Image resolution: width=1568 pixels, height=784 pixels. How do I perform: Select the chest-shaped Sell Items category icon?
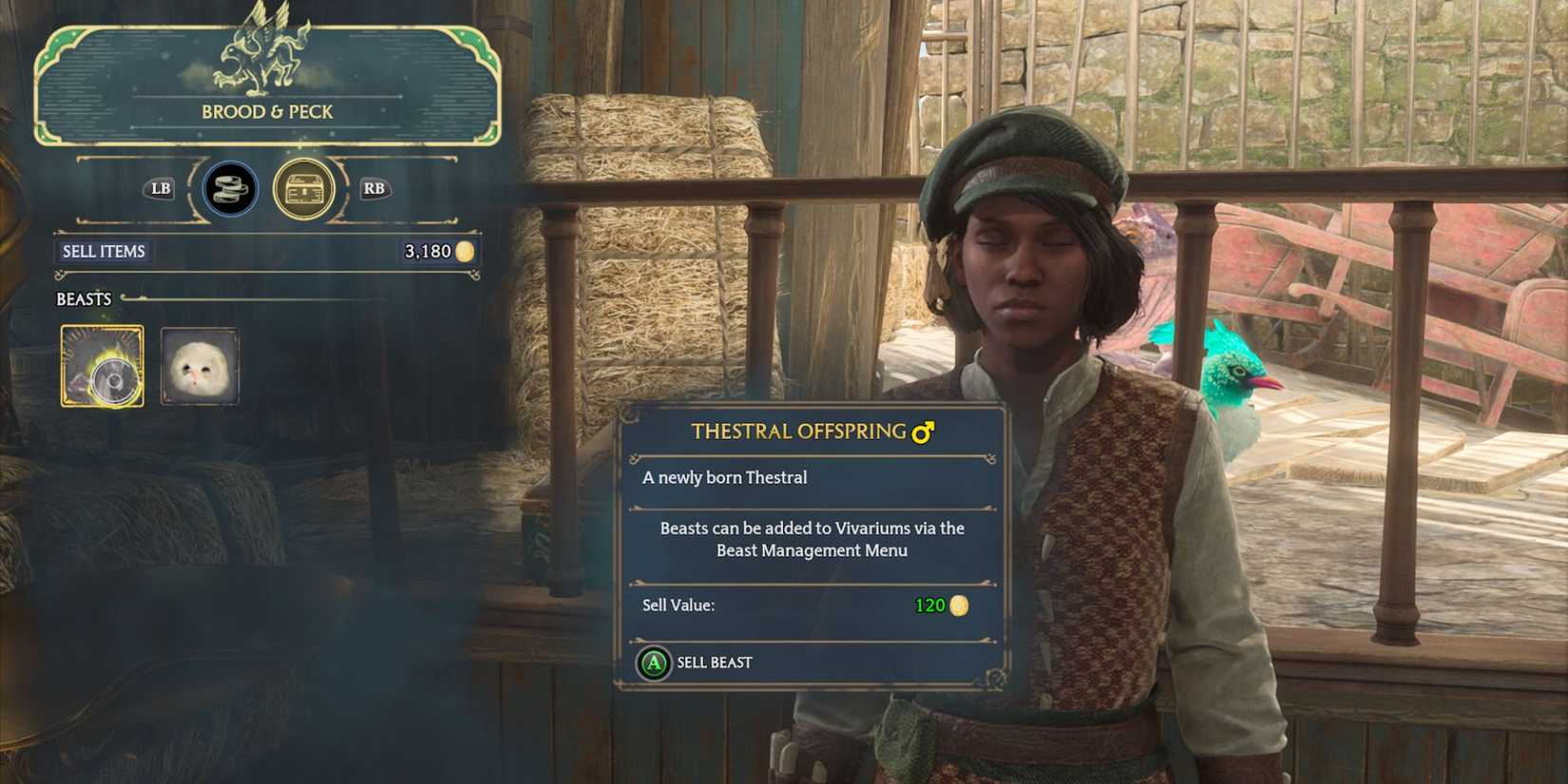tap(302, 189)
